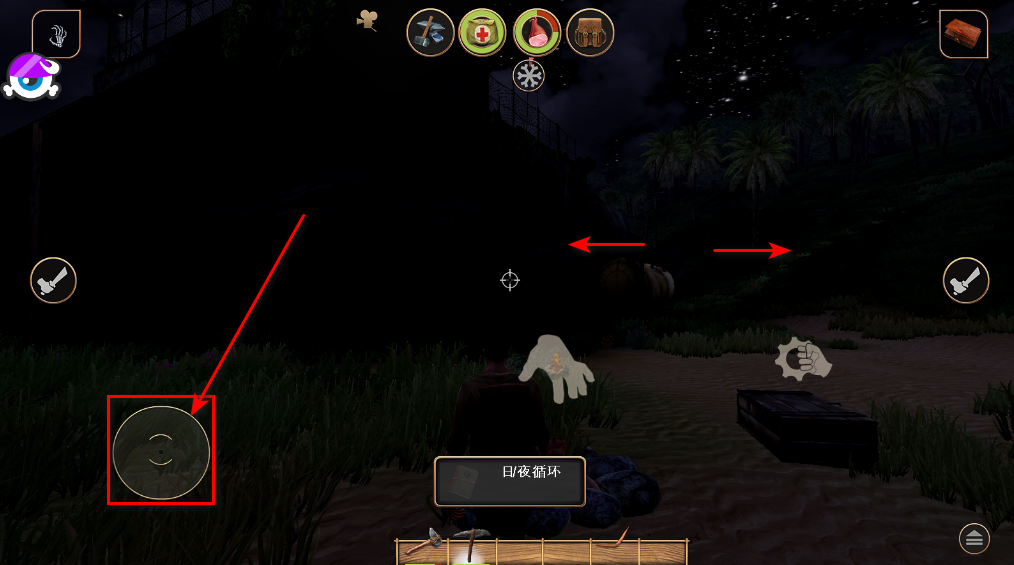Viewport: 1014px width, 565px height.
Task: Open the leather backpack inventory
Action: 590,33
